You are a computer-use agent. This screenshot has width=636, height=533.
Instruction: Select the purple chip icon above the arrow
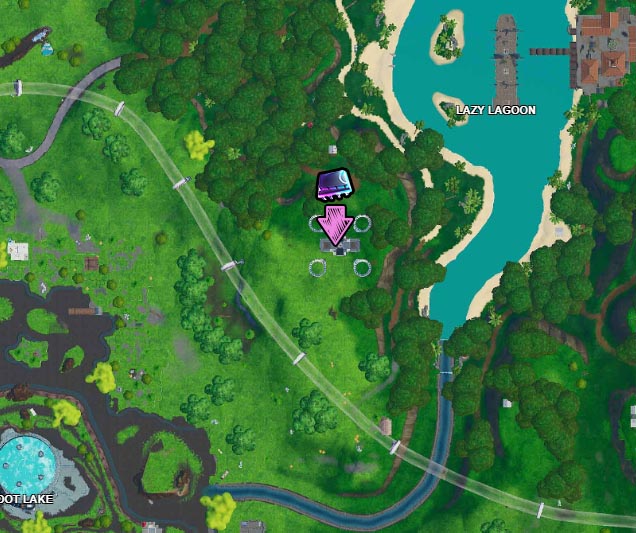point(333,185)
